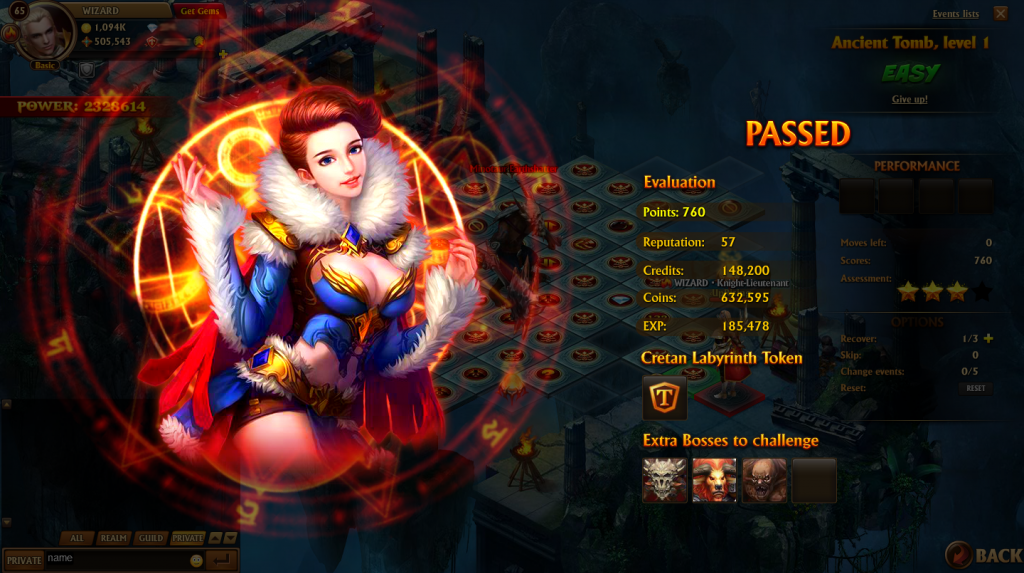Challenge the brown ogre extra boss
This screenshot has height=573, width=1024.
(764, 480)
